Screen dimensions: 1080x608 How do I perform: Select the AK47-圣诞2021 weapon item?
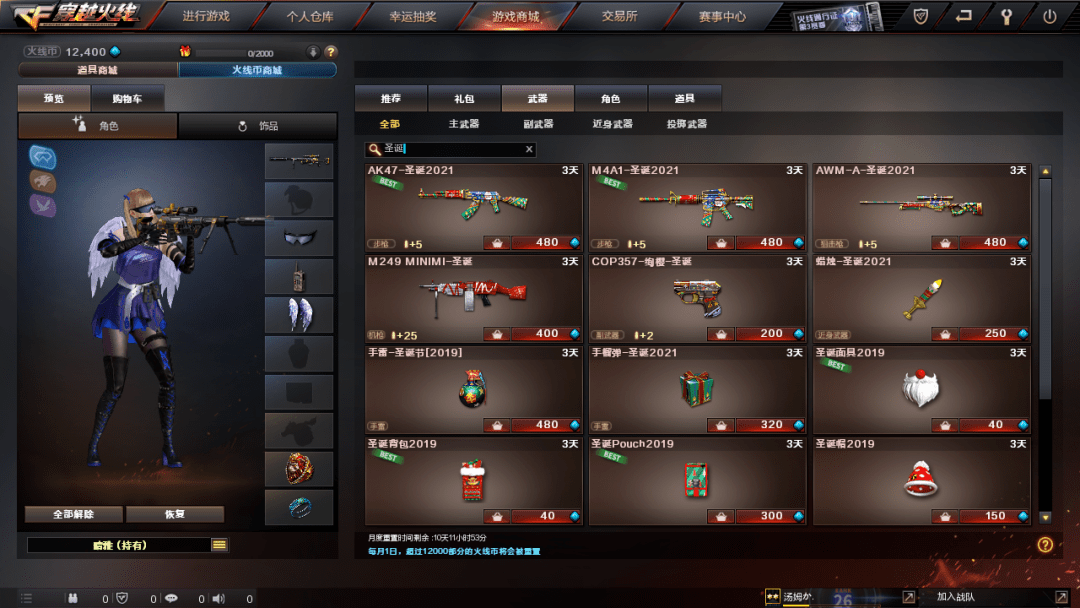pos(473,207)
